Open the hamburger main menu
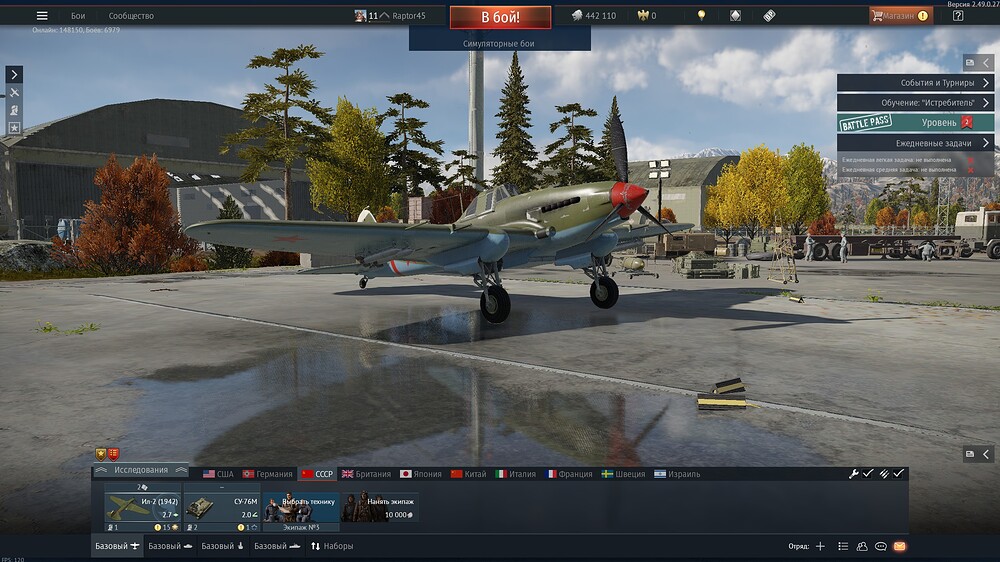 (x=42, y=16)
